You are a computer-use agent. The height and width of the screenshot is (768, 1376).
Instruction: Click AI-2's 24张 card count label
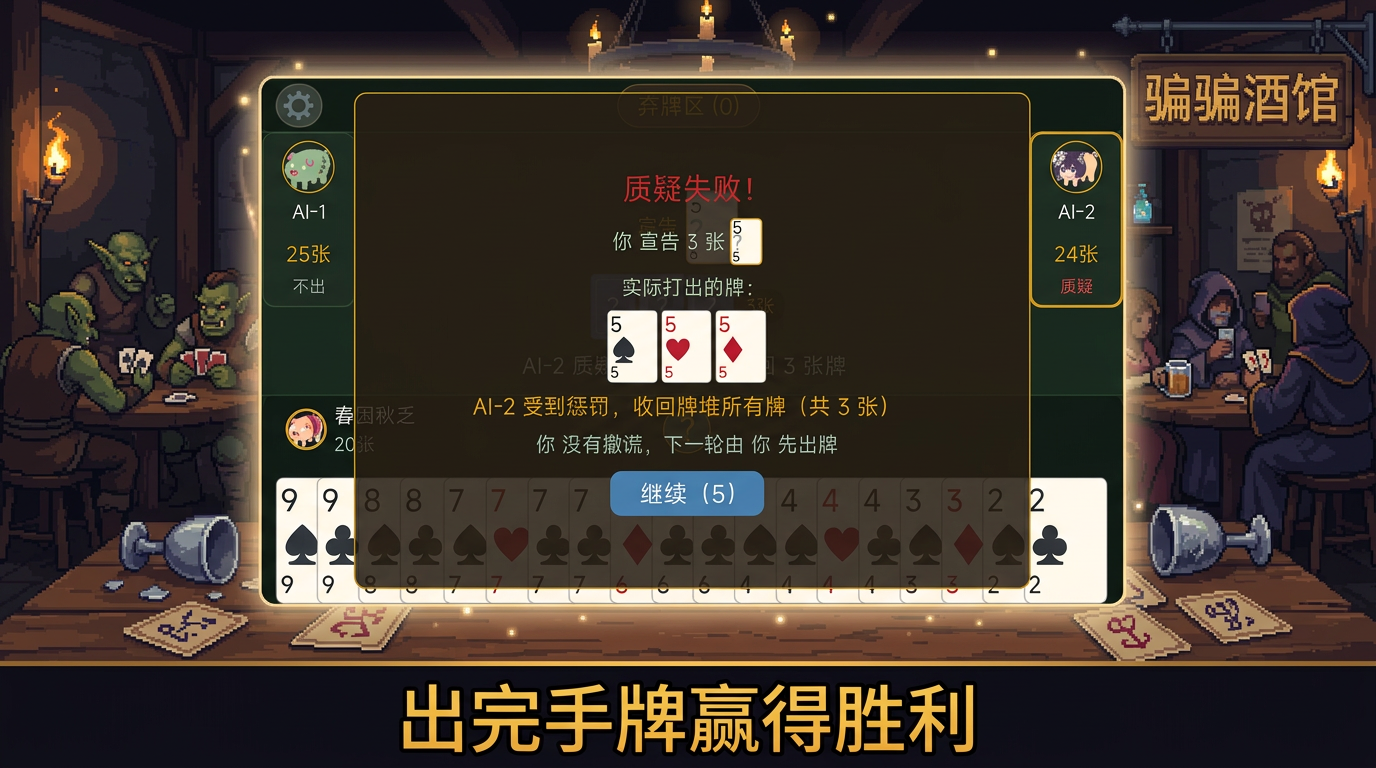(1076, 255)
